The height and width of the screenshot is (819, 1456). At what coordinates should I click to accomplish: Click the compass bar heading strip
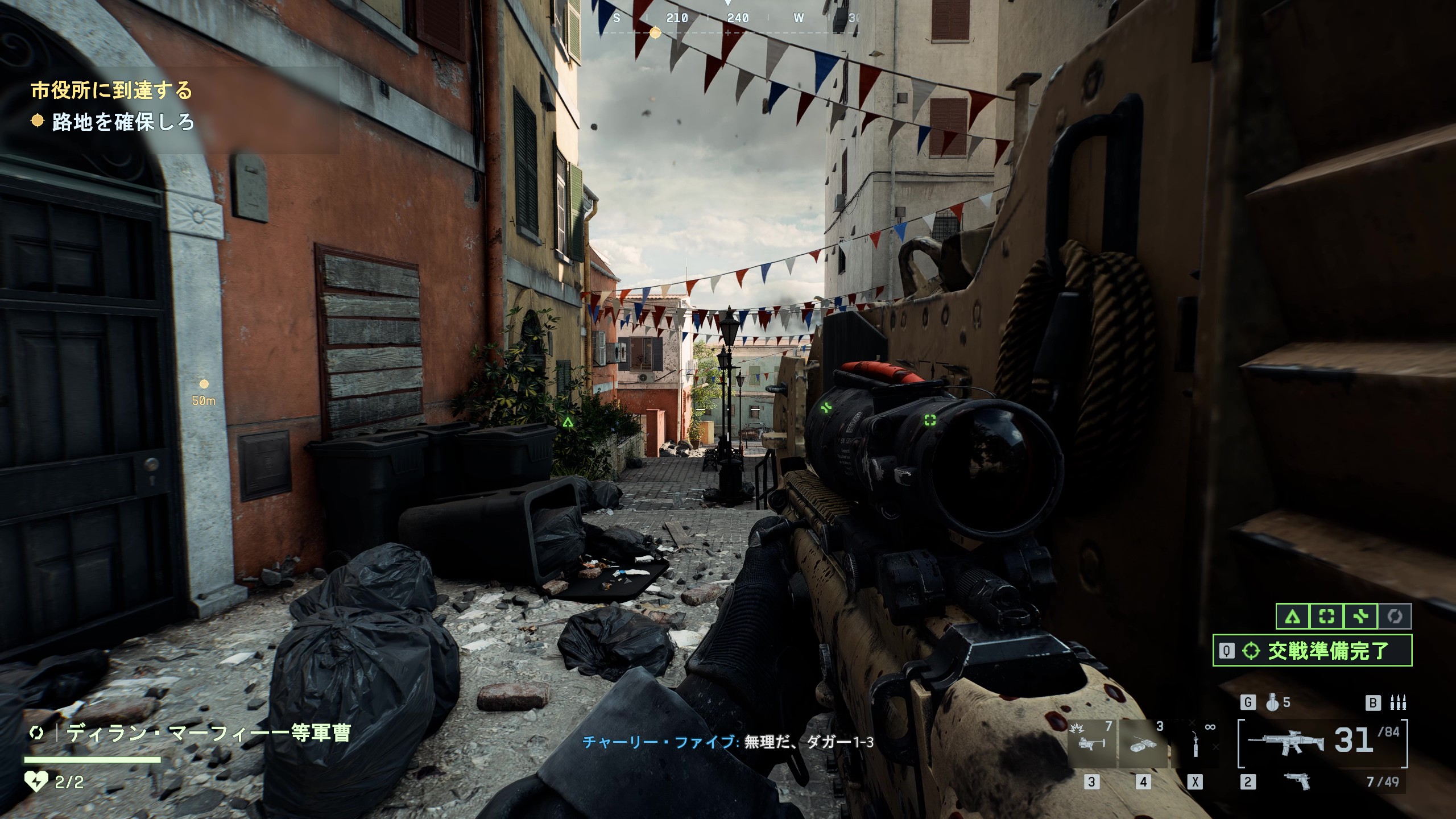point(728,19)
